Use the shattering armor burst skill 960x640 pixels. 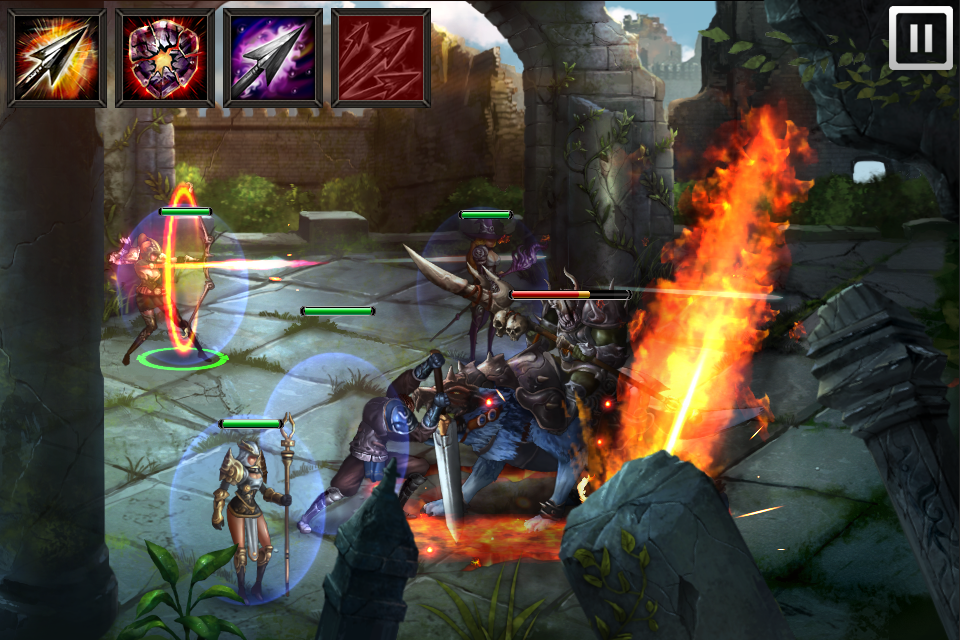tap(165, 58)
